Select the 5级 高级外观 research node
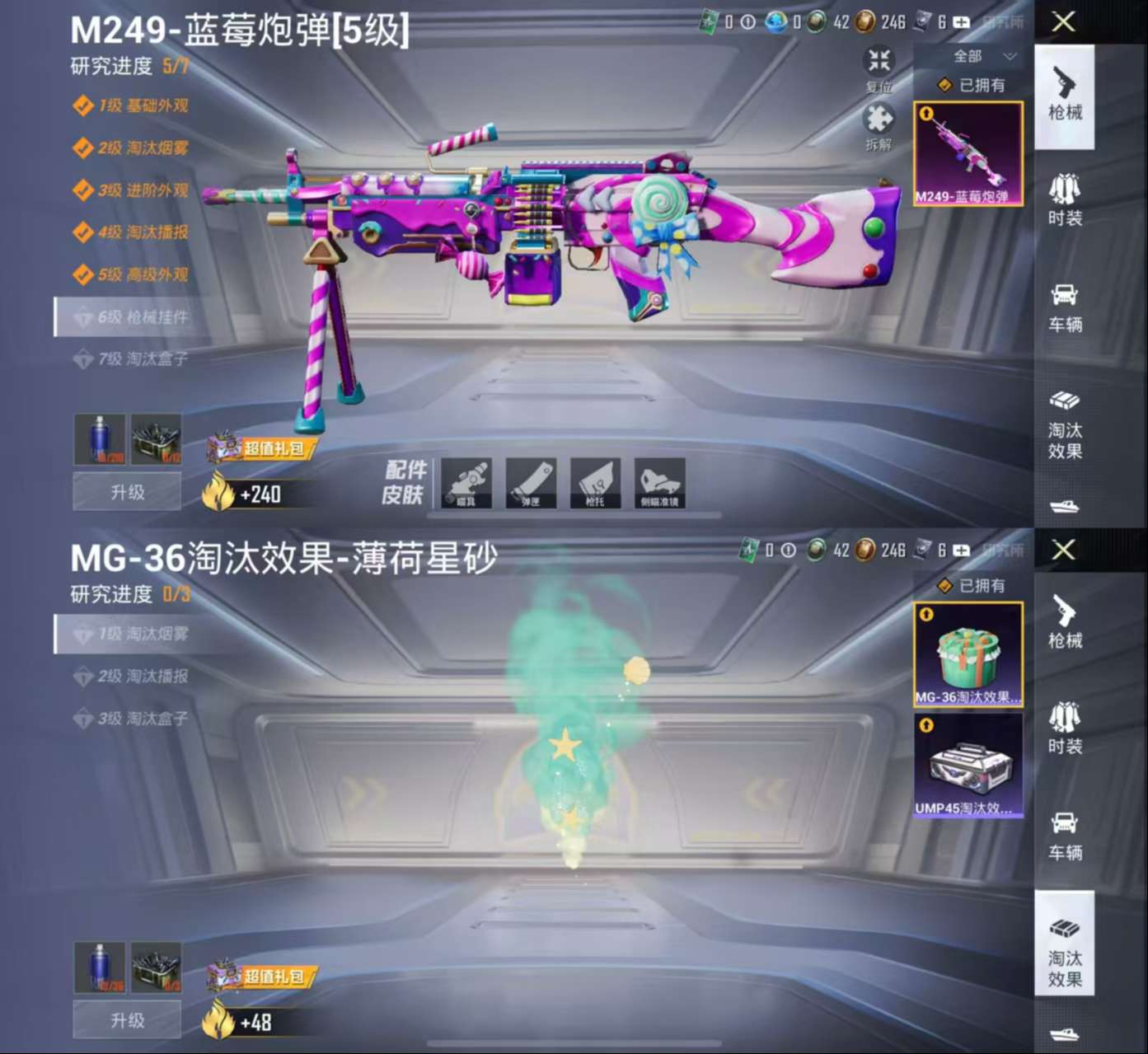The width and height of the screenshot is (1148, 1054). (x=136, y=275)
